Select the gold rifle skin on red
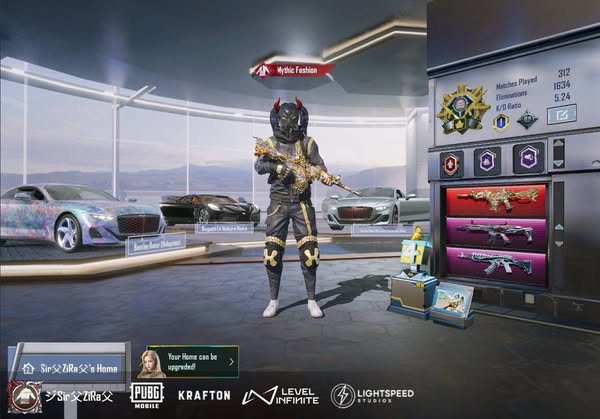600x419 pixels. (x=496, y=200)
